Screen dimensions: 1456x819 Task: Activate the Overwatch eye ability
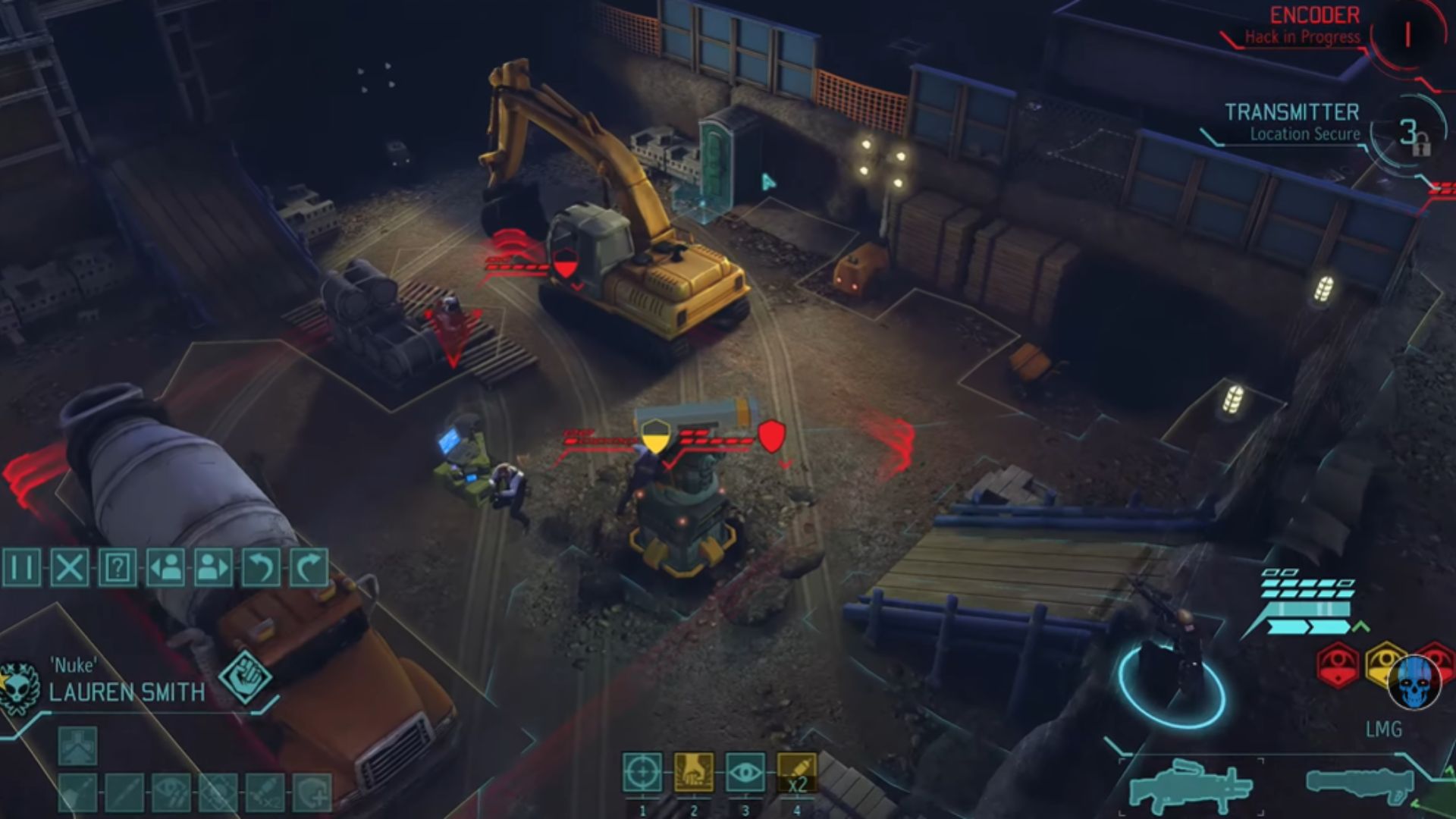[x=745, y=773]
